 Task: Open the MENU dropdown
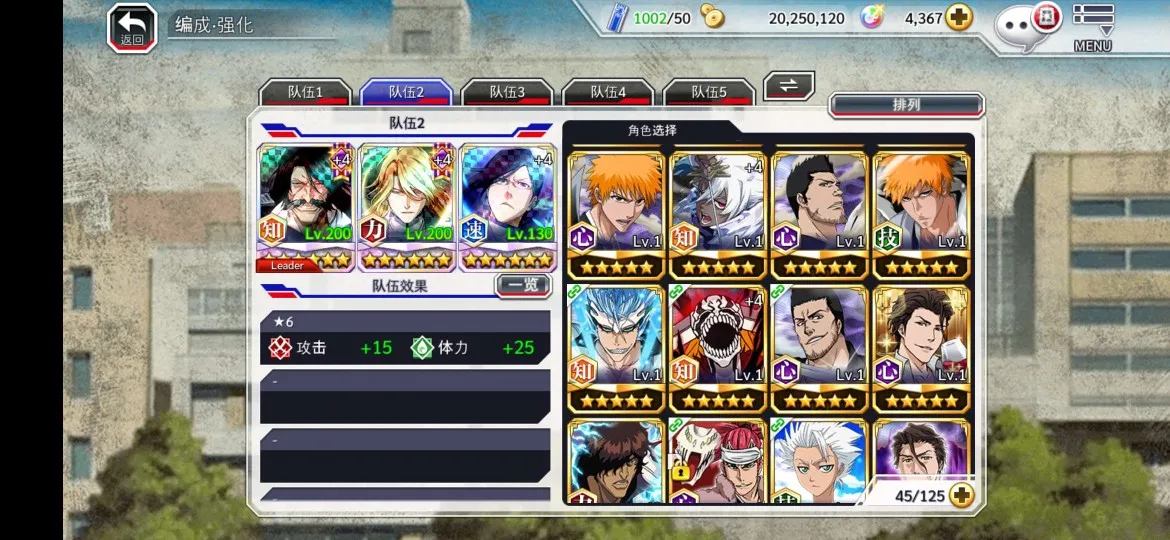[x=1093, y=28]
